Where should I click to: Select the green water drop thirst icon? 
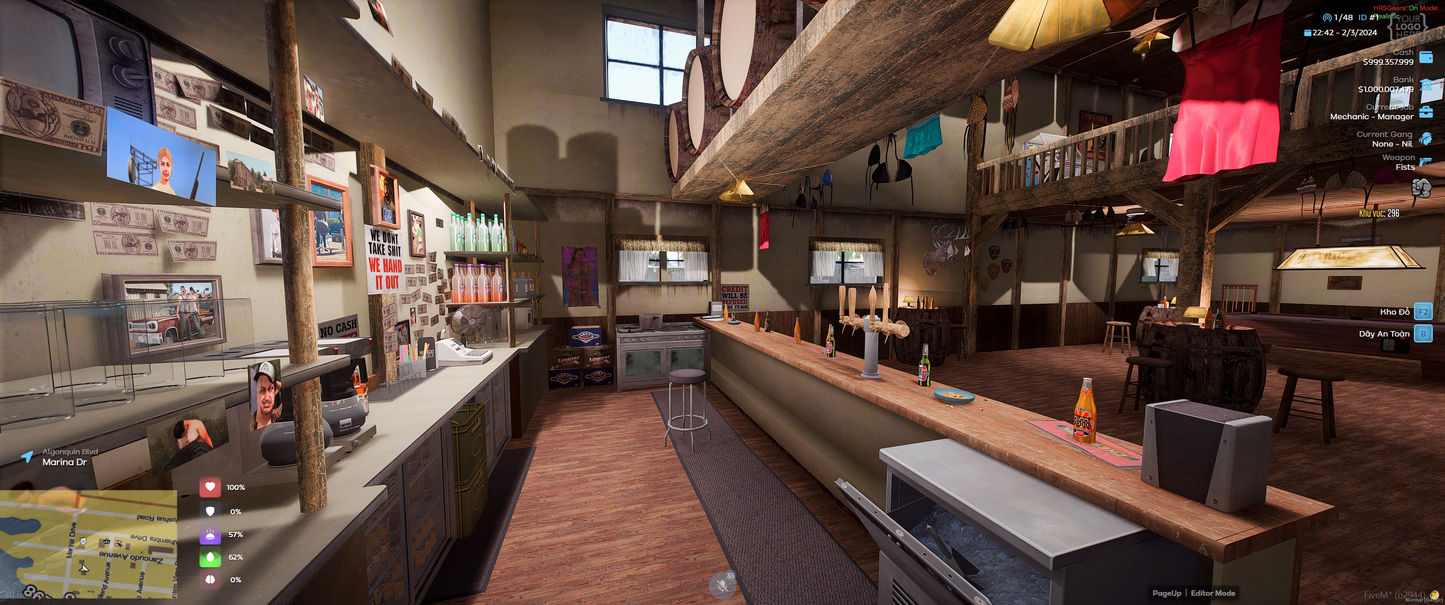click(210, 557)
